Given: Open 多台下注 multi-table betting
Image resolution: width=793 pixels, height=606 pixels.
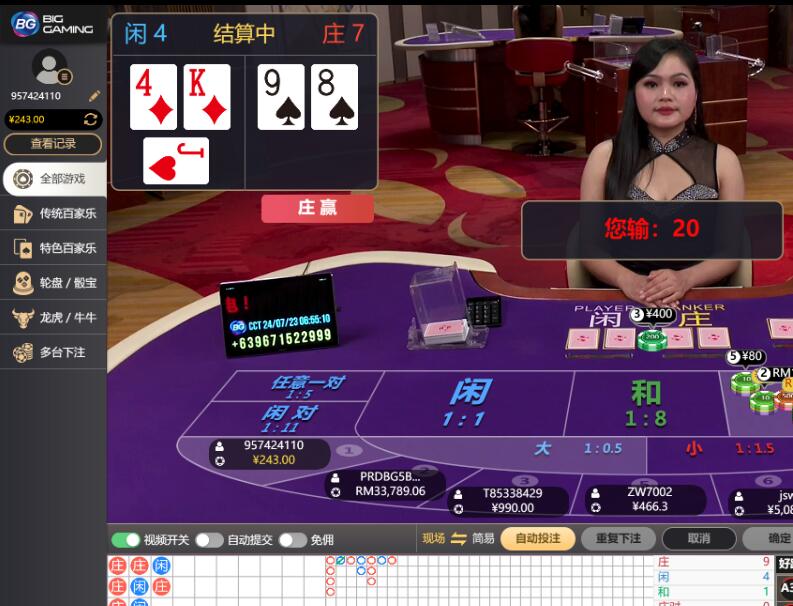Looking at the screenshot, I should coord(52,353).
